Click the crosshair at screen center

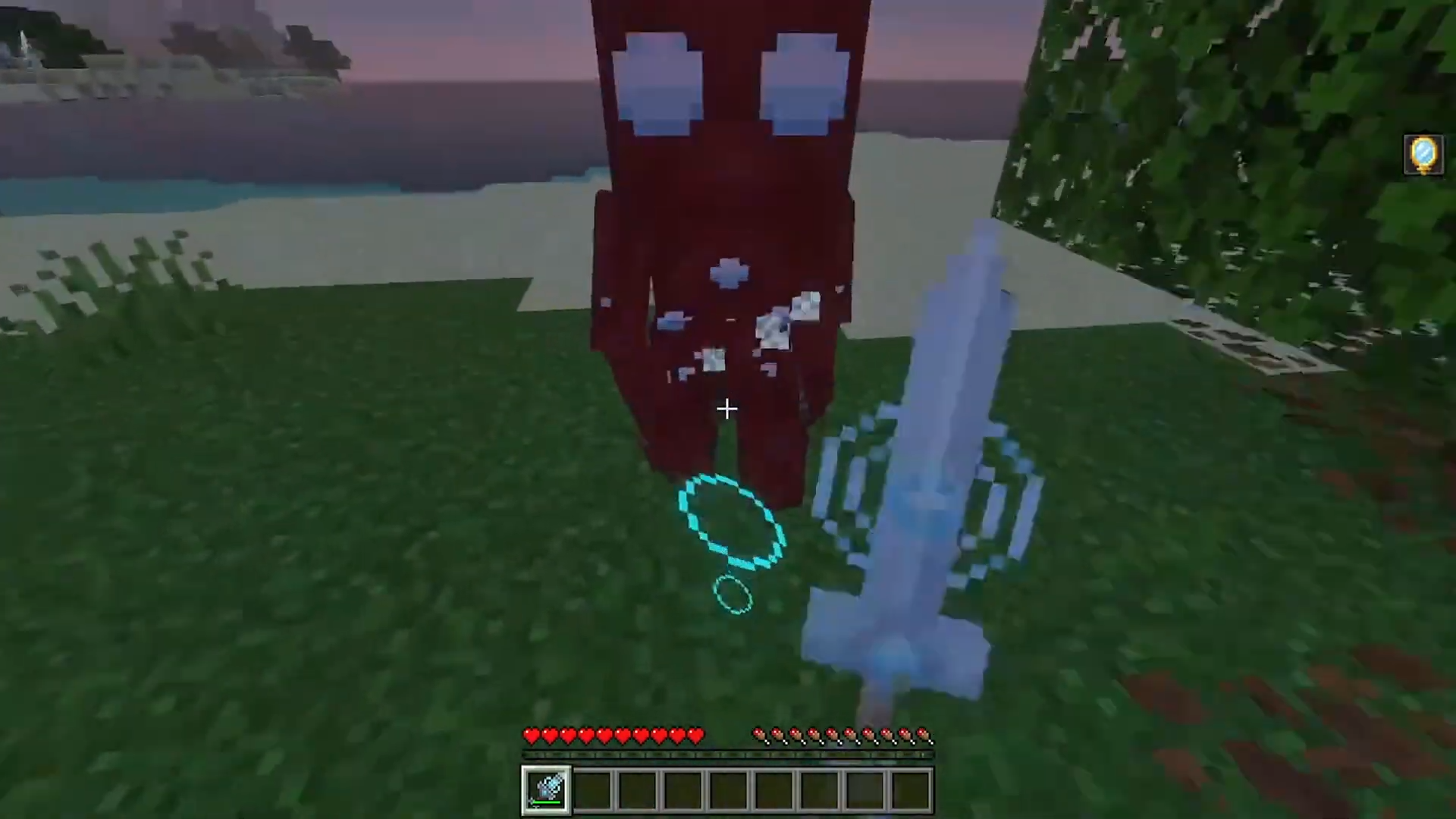pyautogui.click(x=726, y=409)
